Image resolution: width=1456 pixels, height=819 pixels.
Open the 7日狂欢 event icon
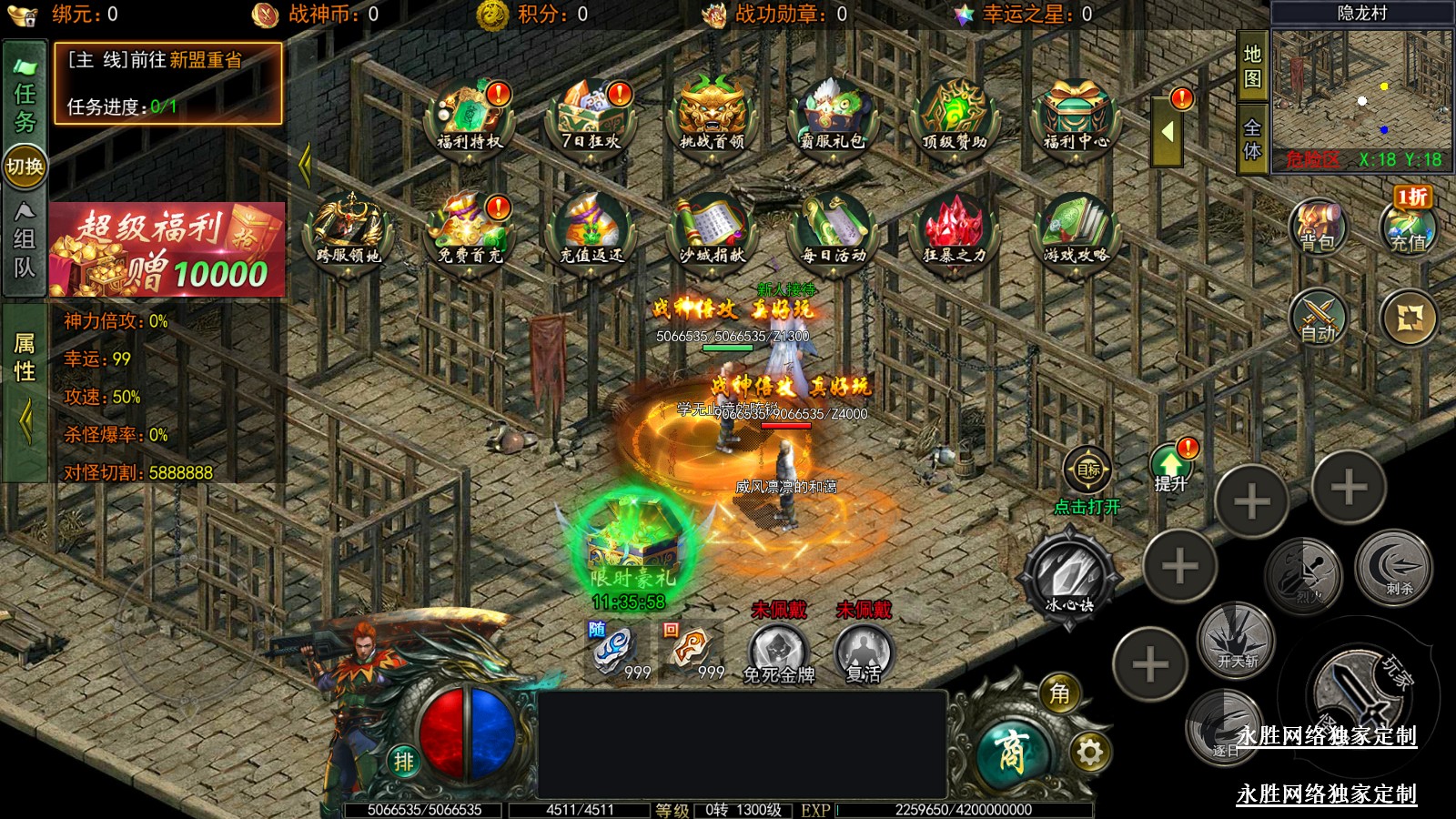pos(591,118)
